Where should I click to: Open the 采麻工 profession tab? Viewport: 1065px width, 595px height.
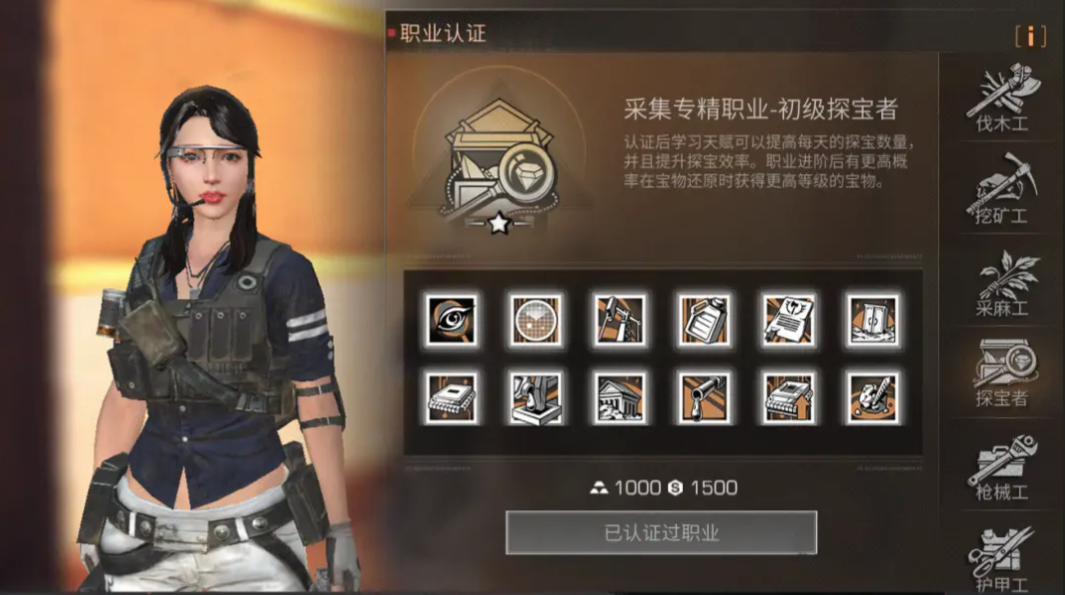1003,285
